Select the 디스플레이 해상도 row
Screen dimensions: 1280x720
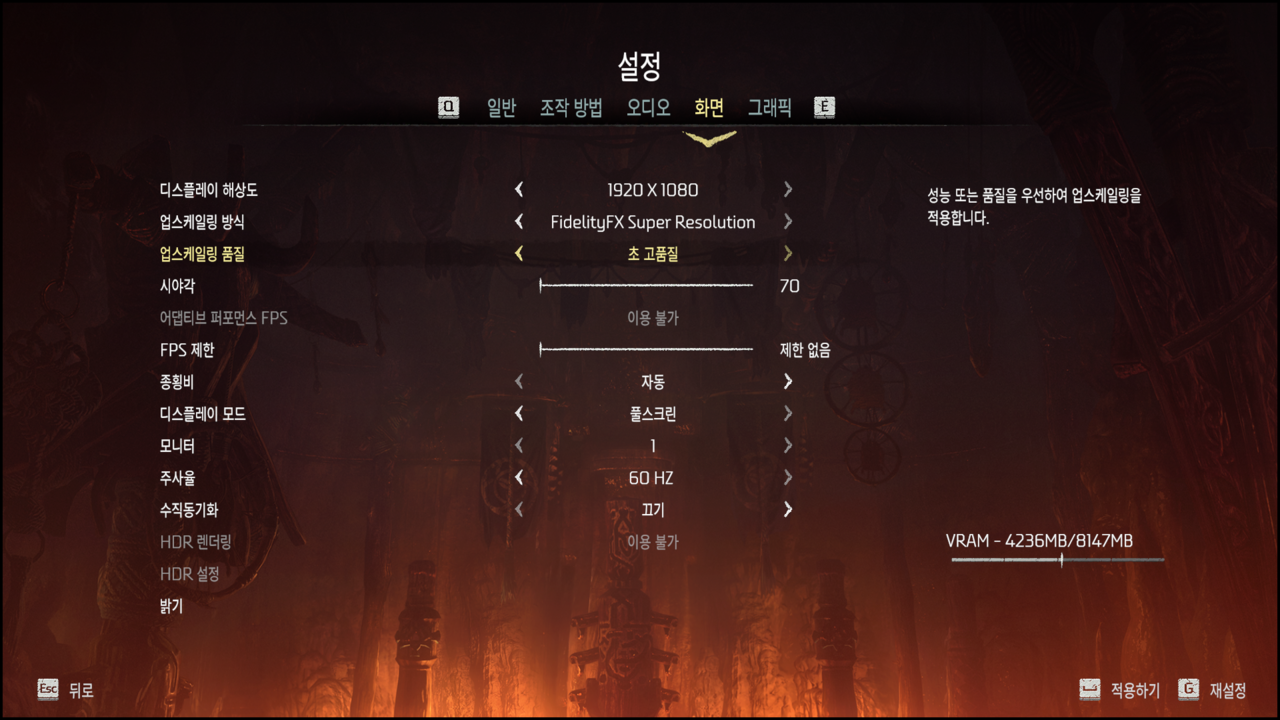pyautogui.click(x=209, y=190)
